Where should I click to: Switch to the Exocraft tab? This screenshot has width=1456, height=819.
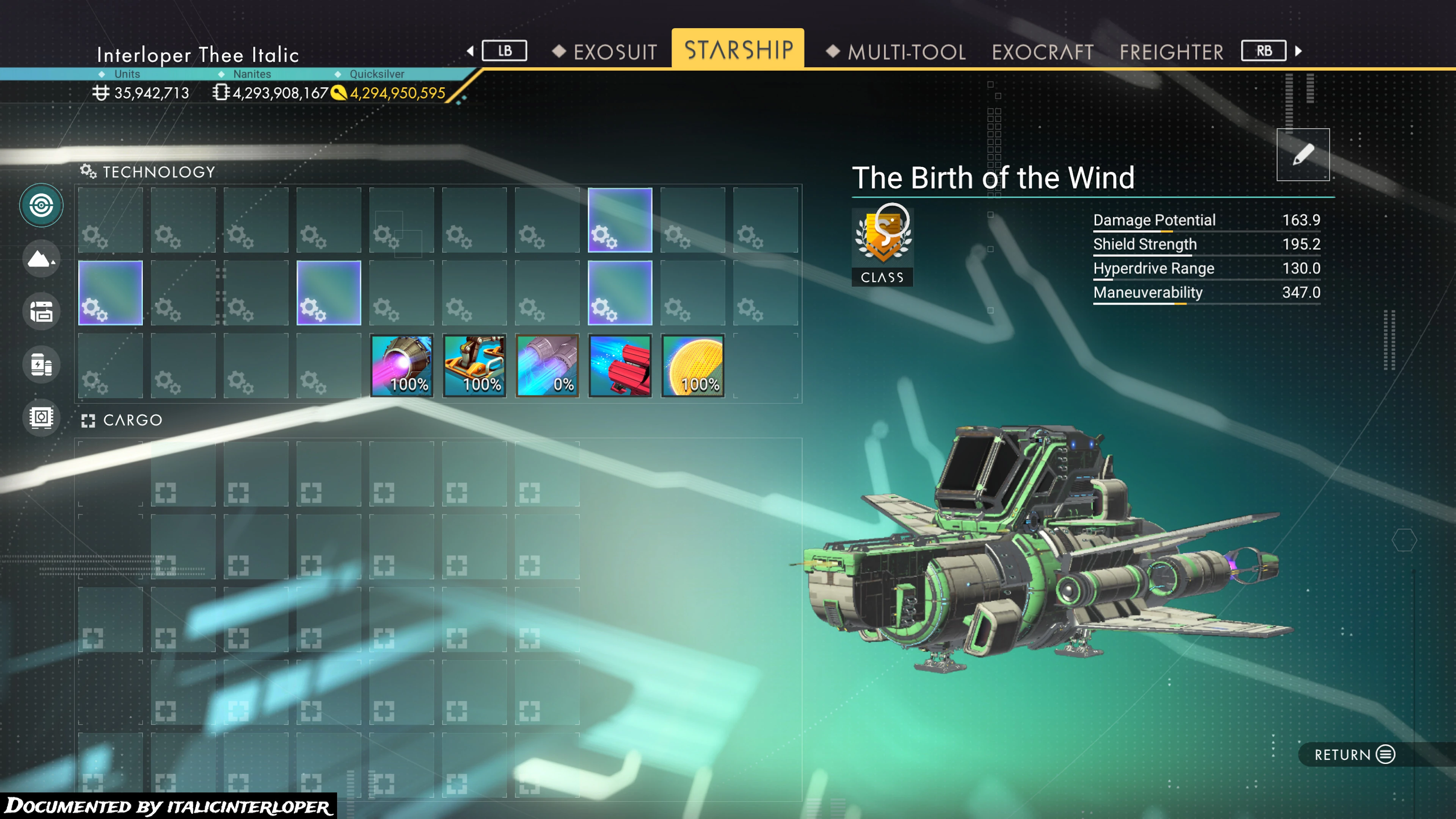(1042, 52)
